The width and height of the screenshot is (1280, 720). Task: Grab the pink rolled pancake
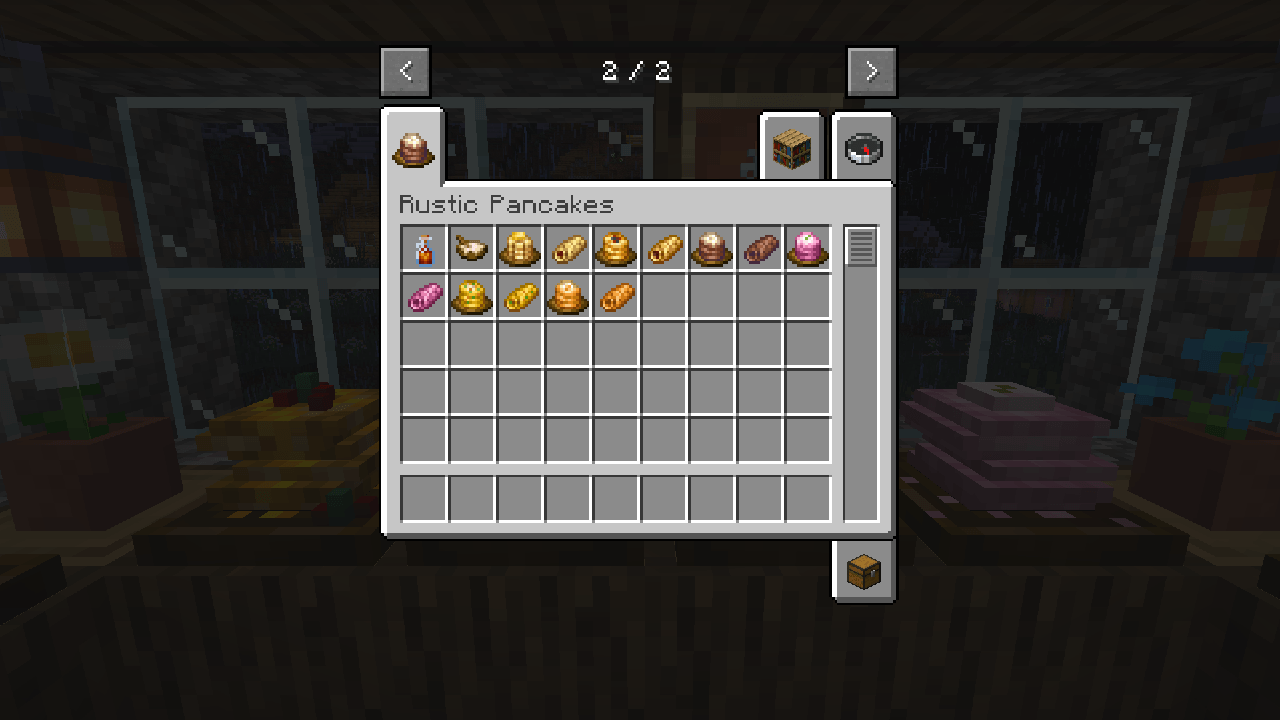pos(423,296)
